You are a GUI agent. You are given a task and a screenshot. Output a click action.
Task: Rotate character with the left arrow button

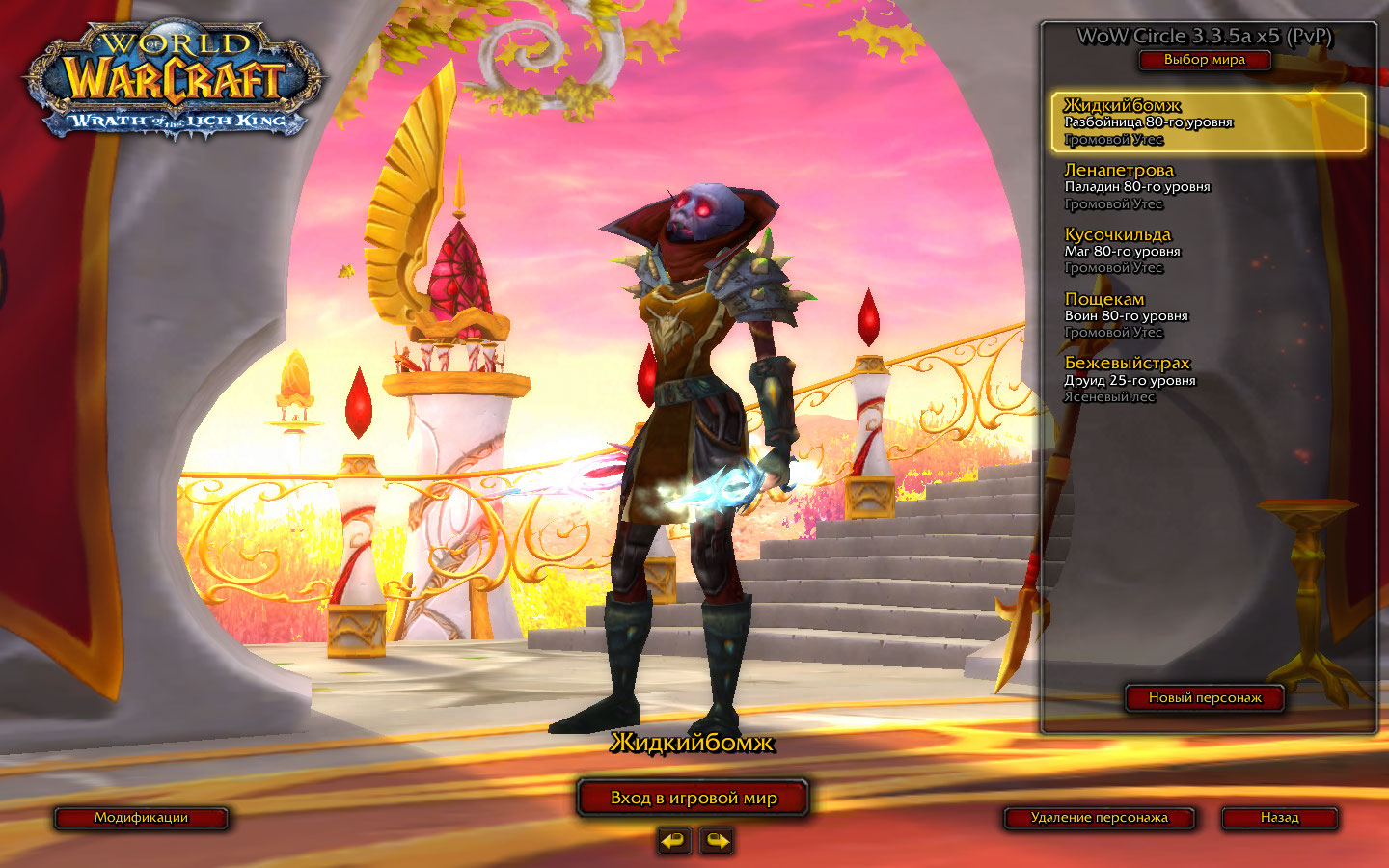(674, 841)
